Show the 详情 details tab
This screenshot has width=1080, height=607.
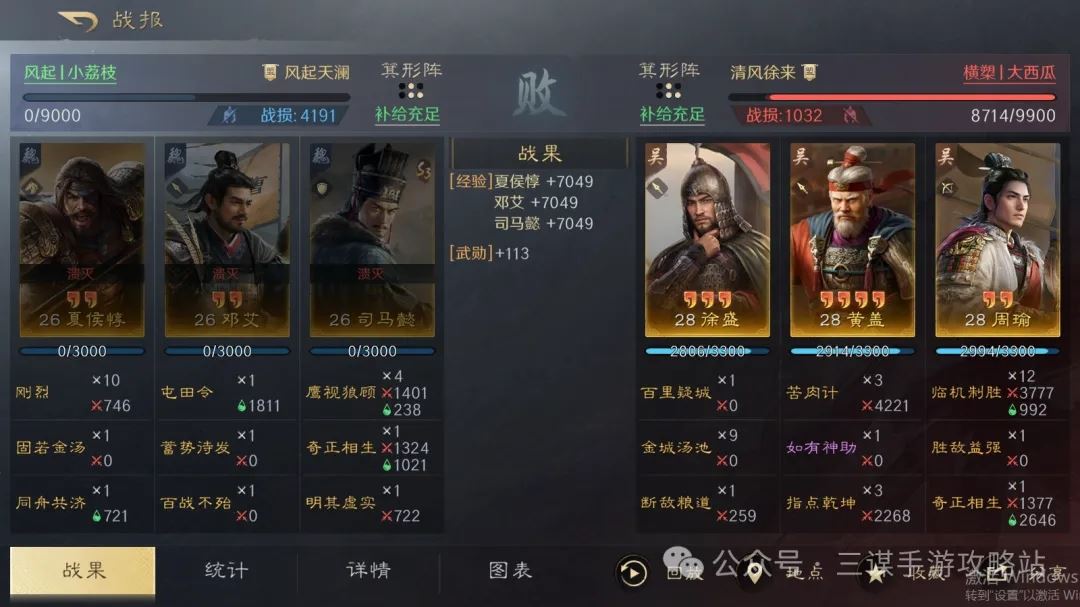368,571
